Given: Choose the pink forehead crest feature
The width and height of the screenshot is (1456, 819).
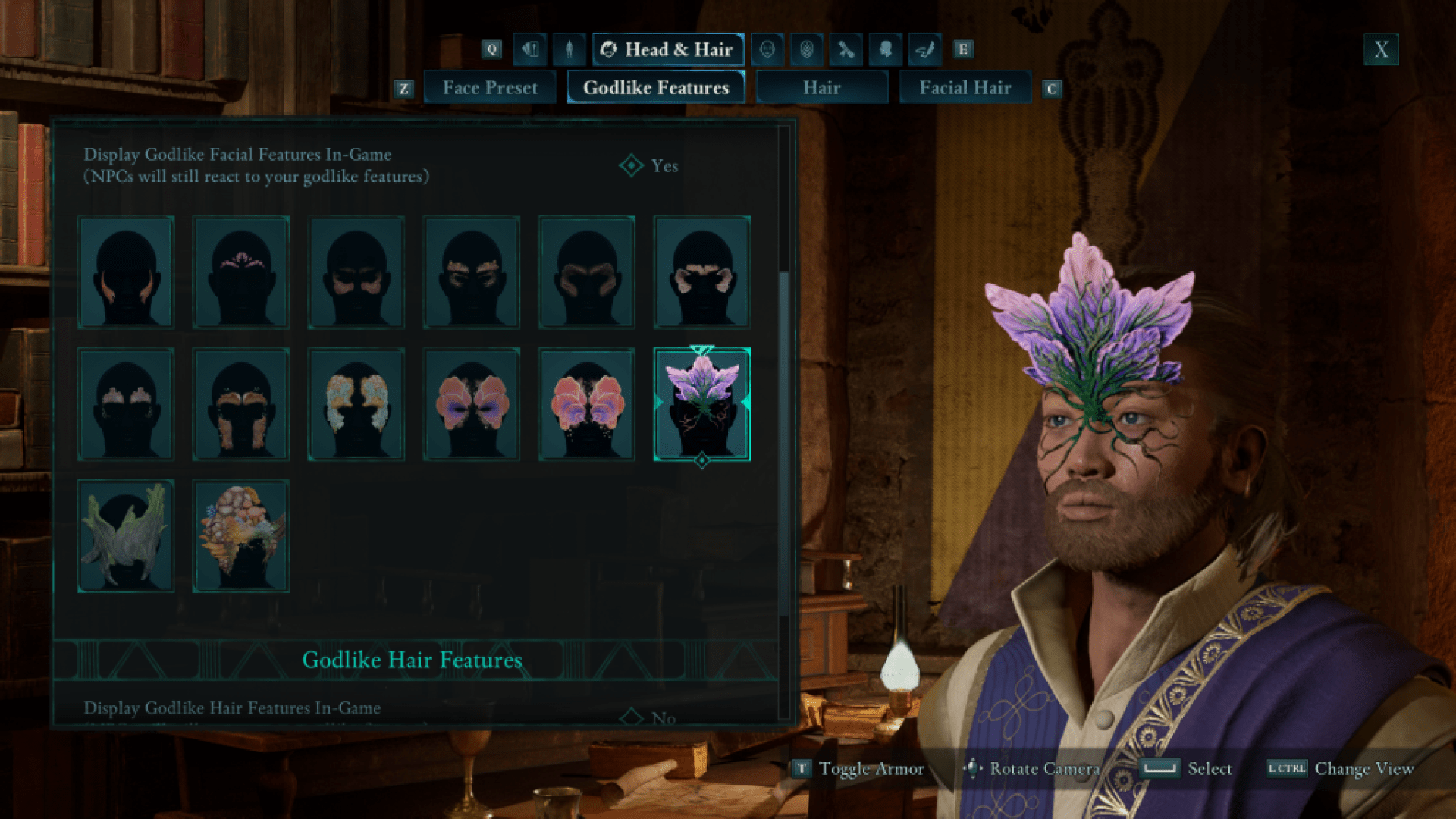Looking at the screenshot, I should click(x=241, y=272).
